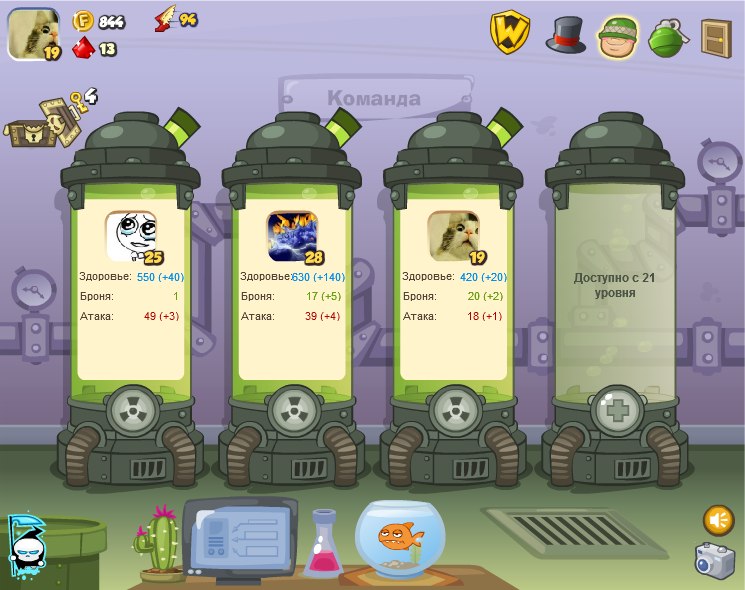Choose the level 19 cat teammate
The height and width of the screenshot is (590, 745).
click(x=454, y=237)
